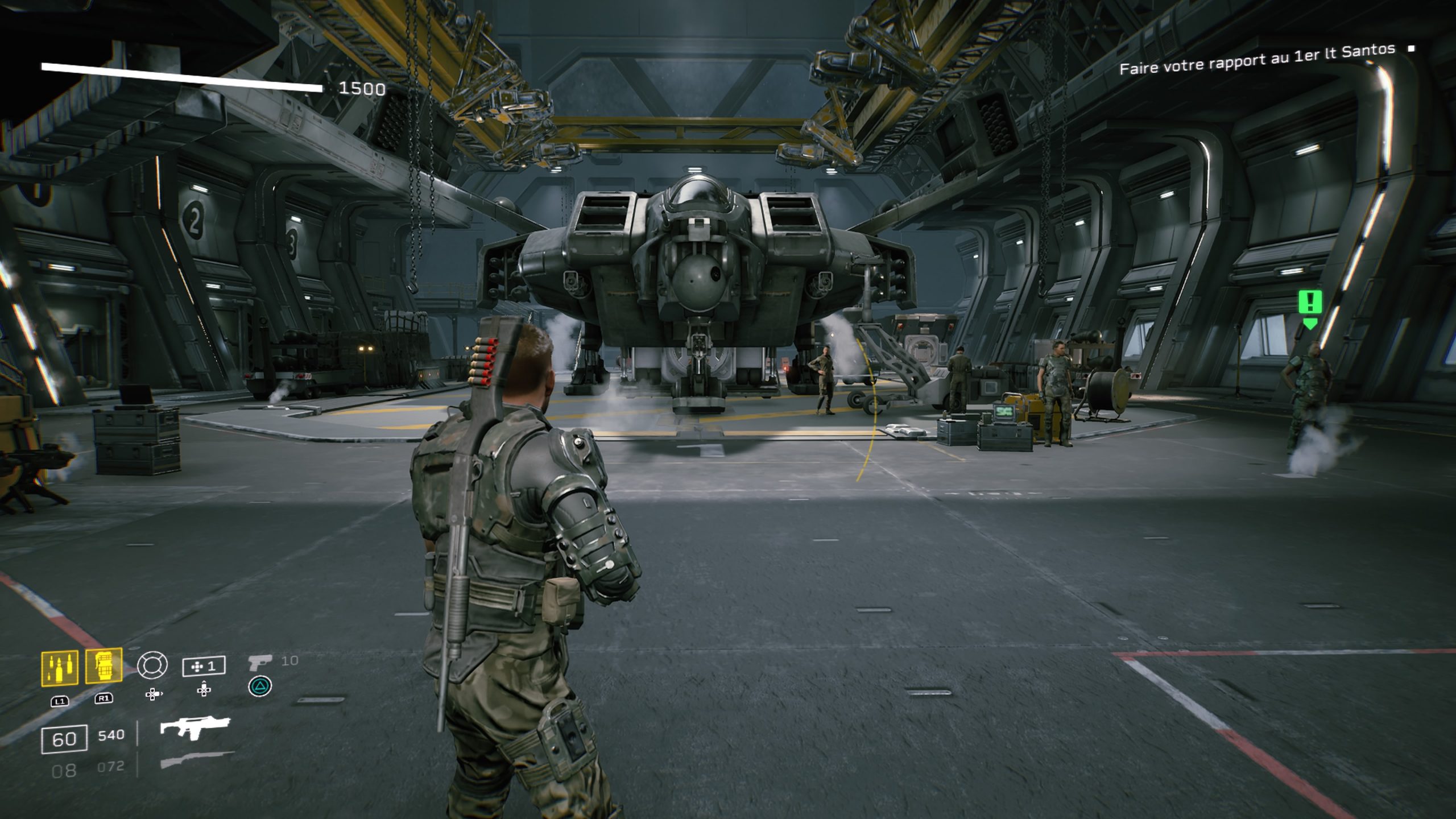Viewport: 1456px width, 819px height.
Task: Switch to the pistol sidearm icon
Action: tap(260, 663)
